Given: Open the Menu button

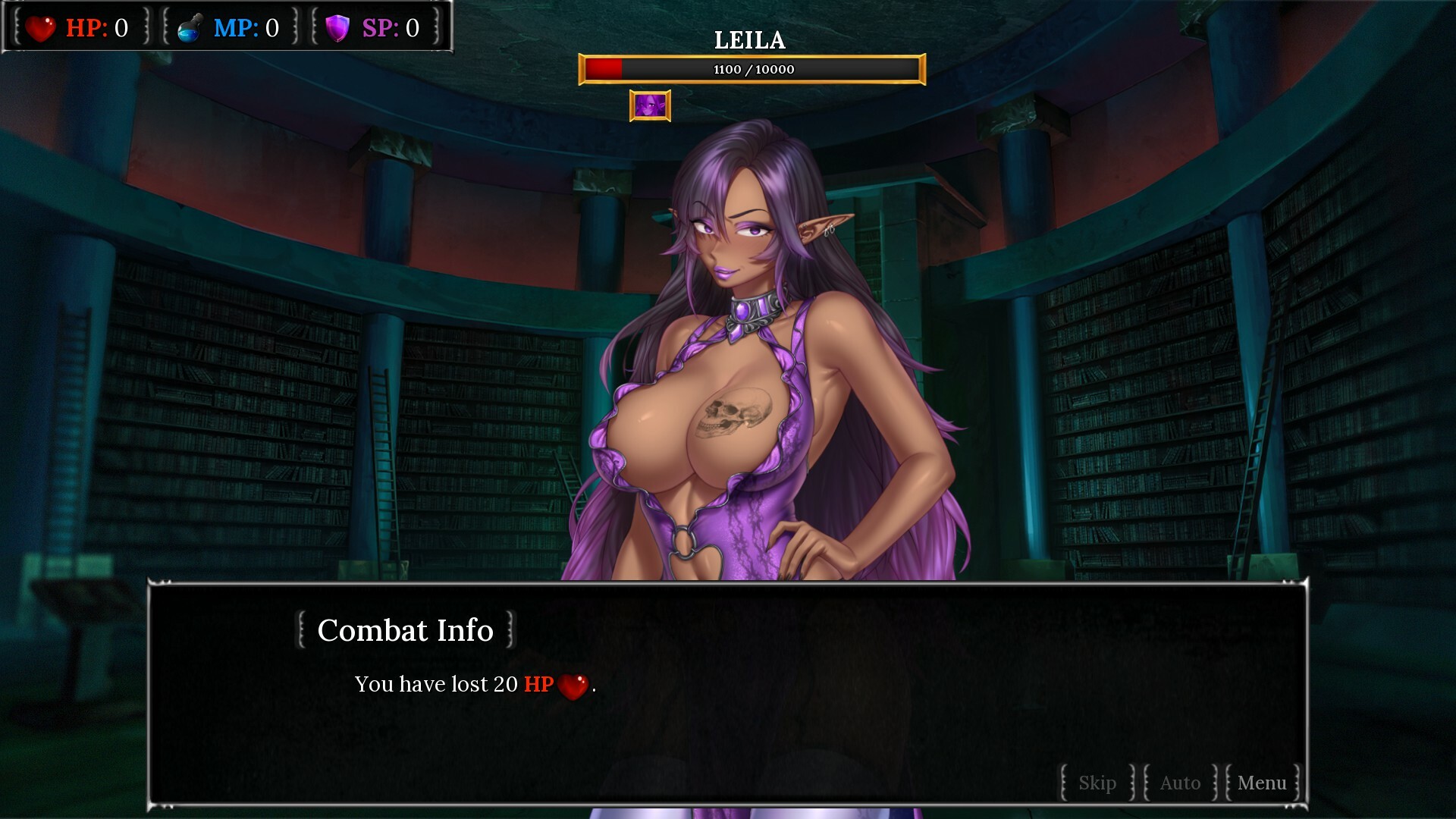Looking at the screenshot, I should pos(1262,783).
